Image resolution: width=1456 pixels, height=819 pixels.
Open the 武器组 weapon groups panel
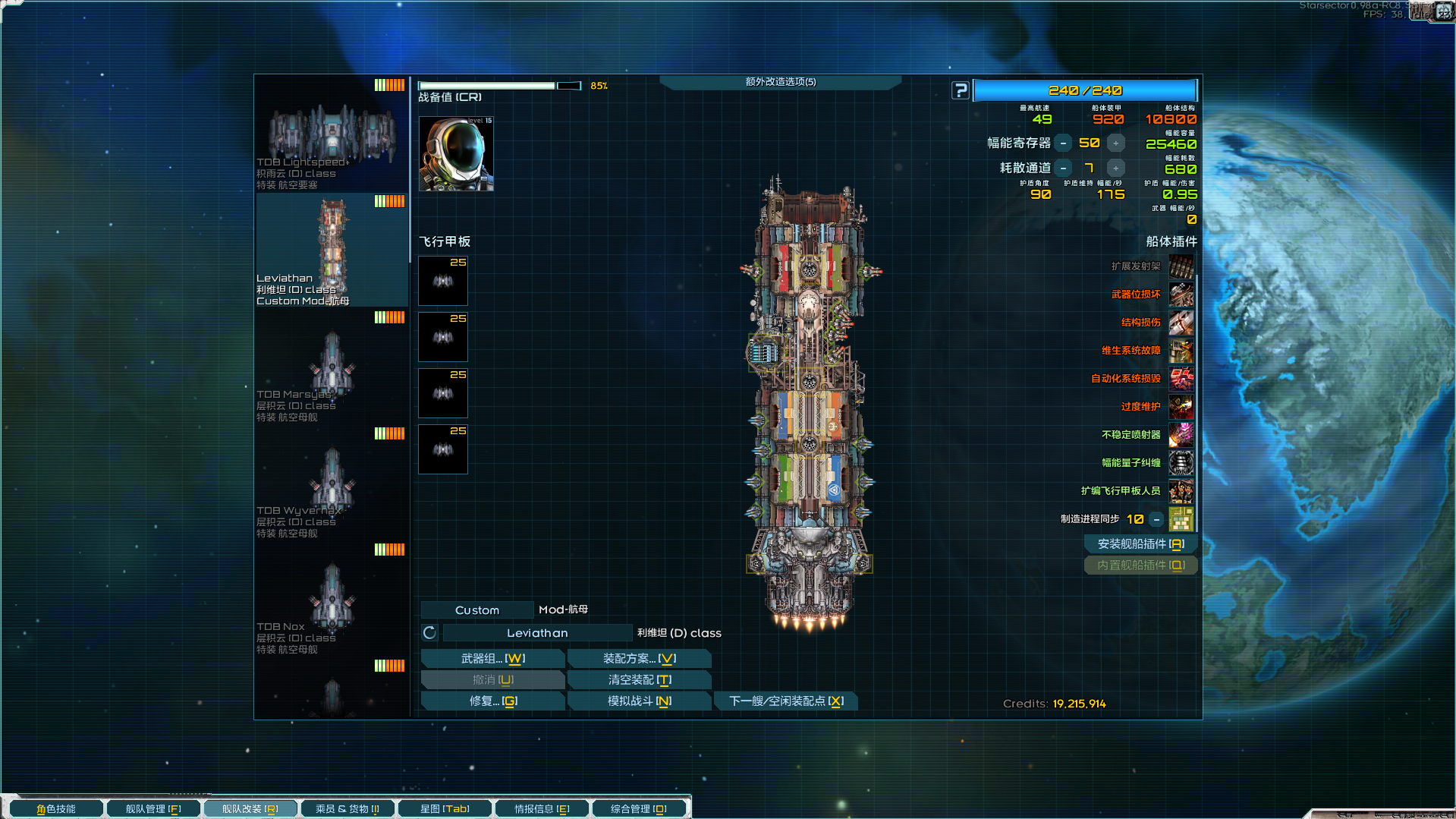click(x=492, y=659)
